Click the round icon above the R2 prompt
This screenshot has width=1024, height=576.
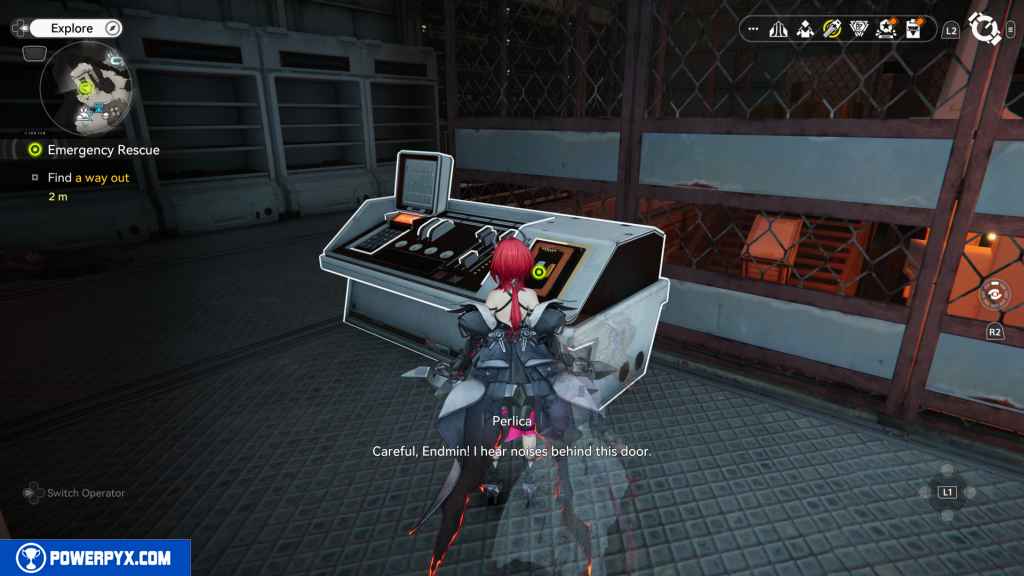994,295
